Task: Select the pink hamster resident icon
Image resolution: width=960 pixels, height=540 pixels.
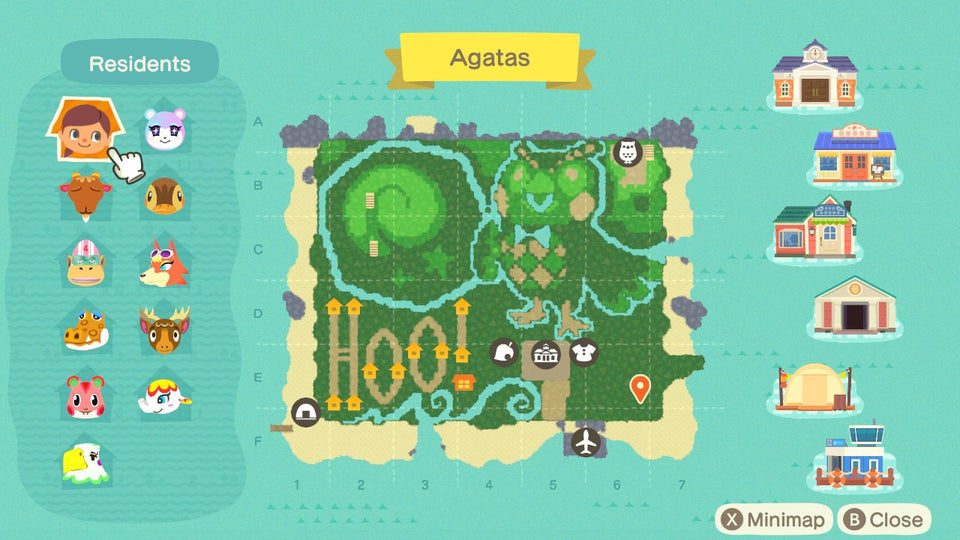Action: (x=84, y=396)
